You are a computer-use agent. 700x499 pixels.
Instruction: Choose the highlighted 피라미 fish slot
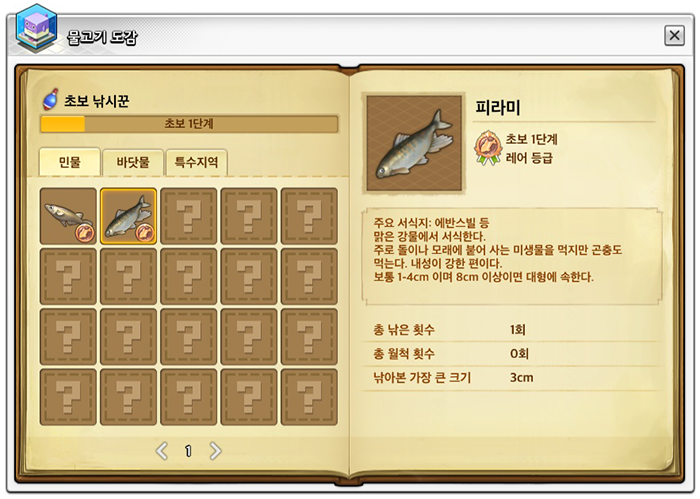click(x=128, y=216)
